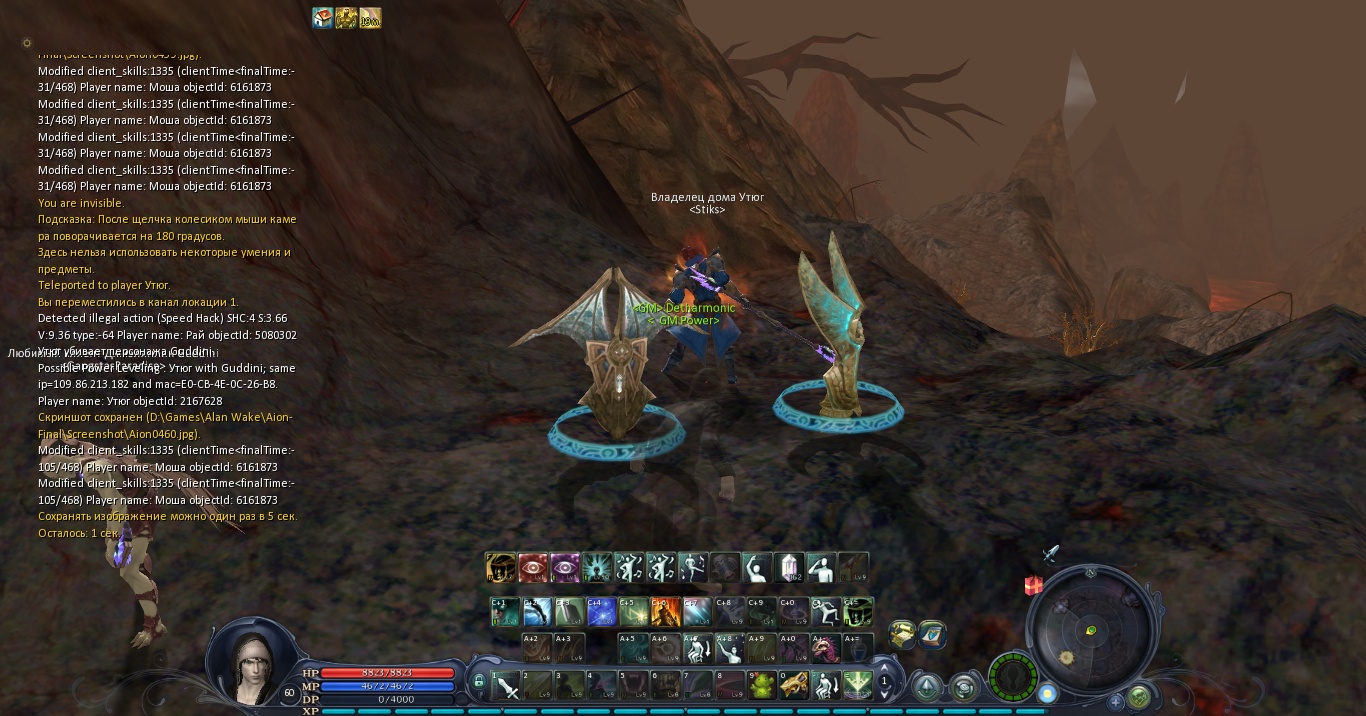Viewport: 1366px width, 716px height.
Task: Click the white crystal item with count 162
Action: (x=790, y=568)
